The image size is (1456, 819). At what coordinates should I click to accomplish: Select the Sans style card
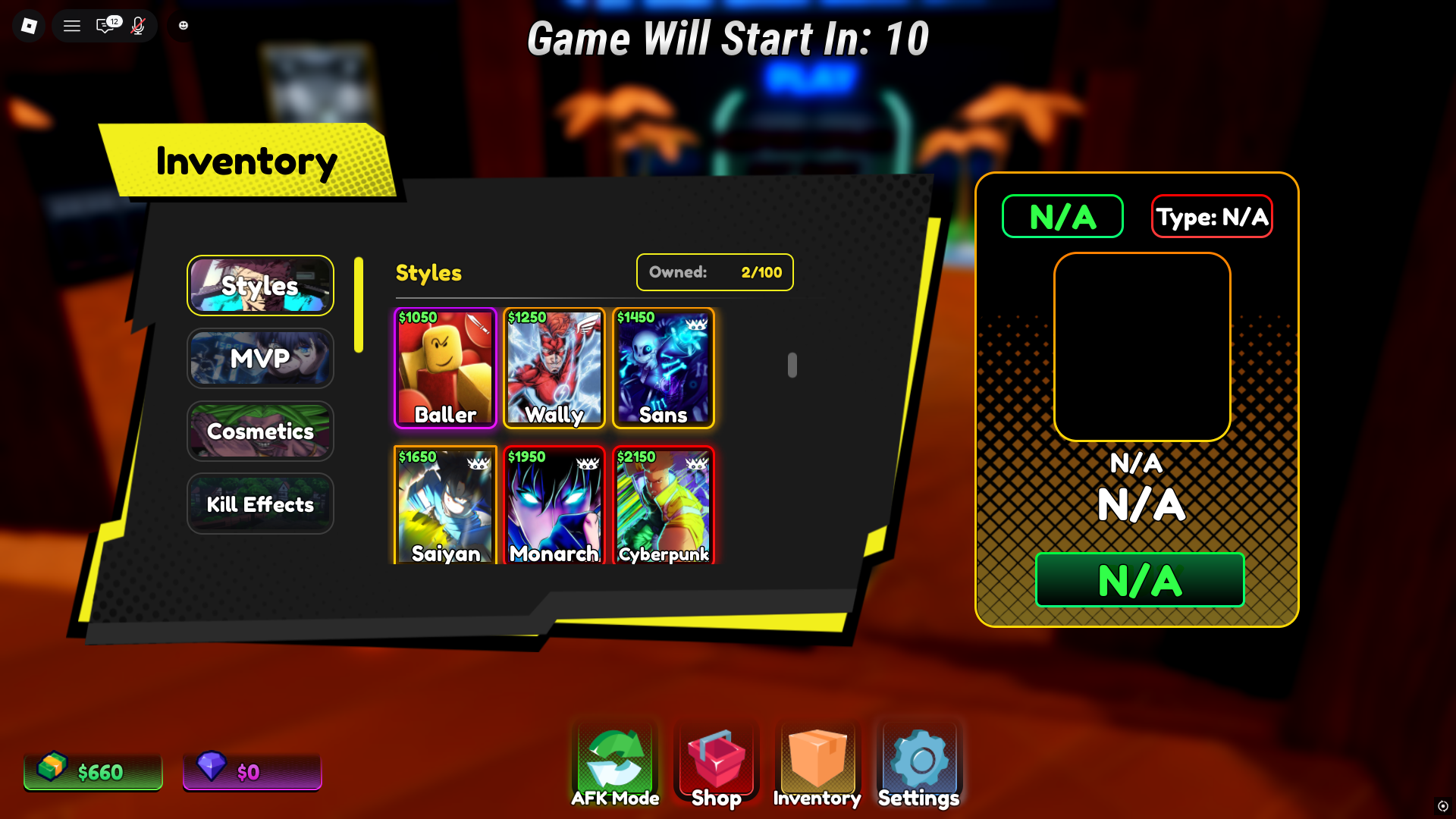663,368
